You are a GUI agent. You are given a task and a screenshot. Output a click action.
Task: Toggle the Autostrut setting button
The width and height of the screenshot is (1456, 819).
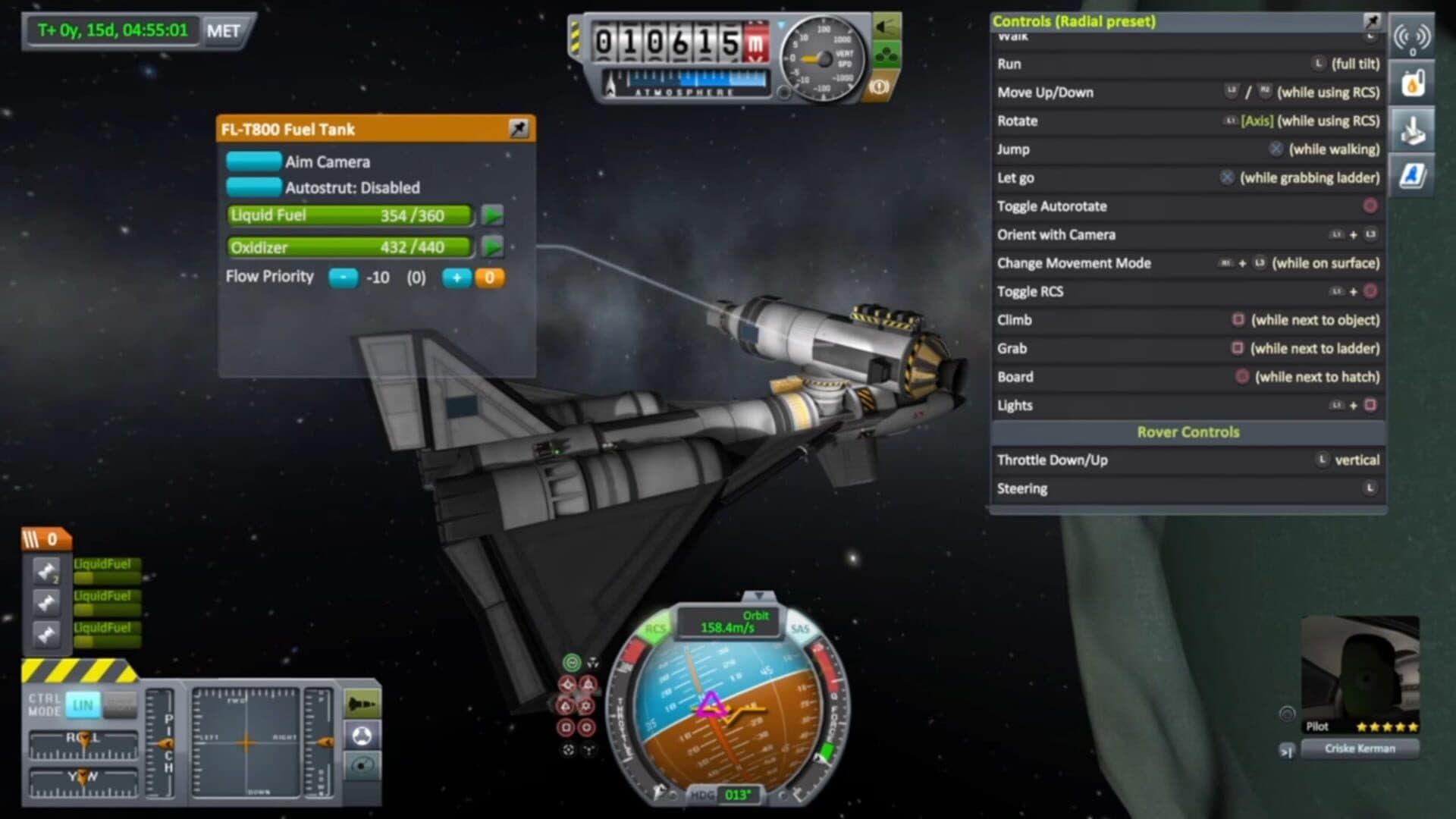(x=254, y=187)
